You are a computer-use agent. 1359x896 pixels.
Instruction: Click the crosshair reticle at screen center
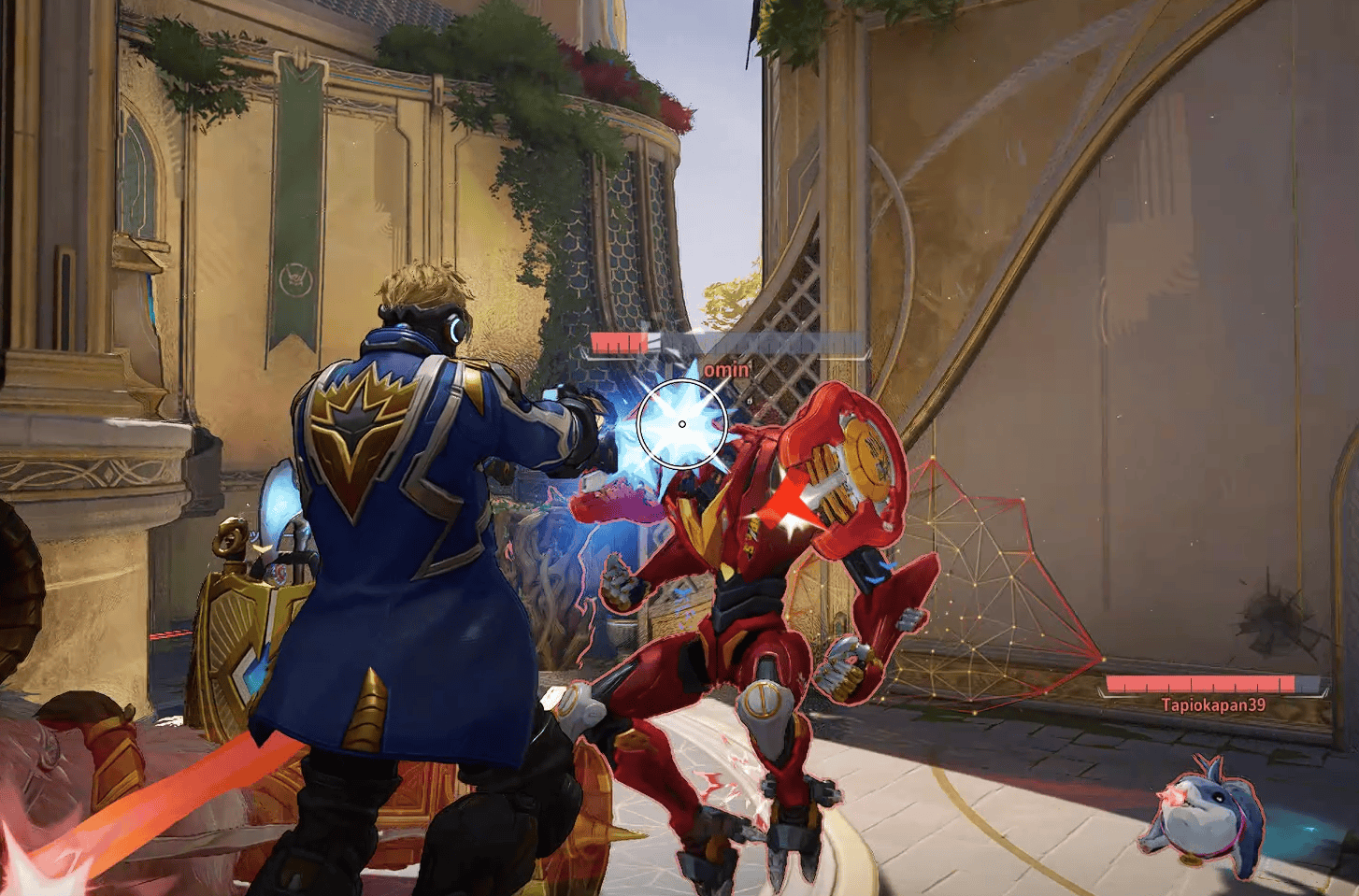click(x=683, y=422)
